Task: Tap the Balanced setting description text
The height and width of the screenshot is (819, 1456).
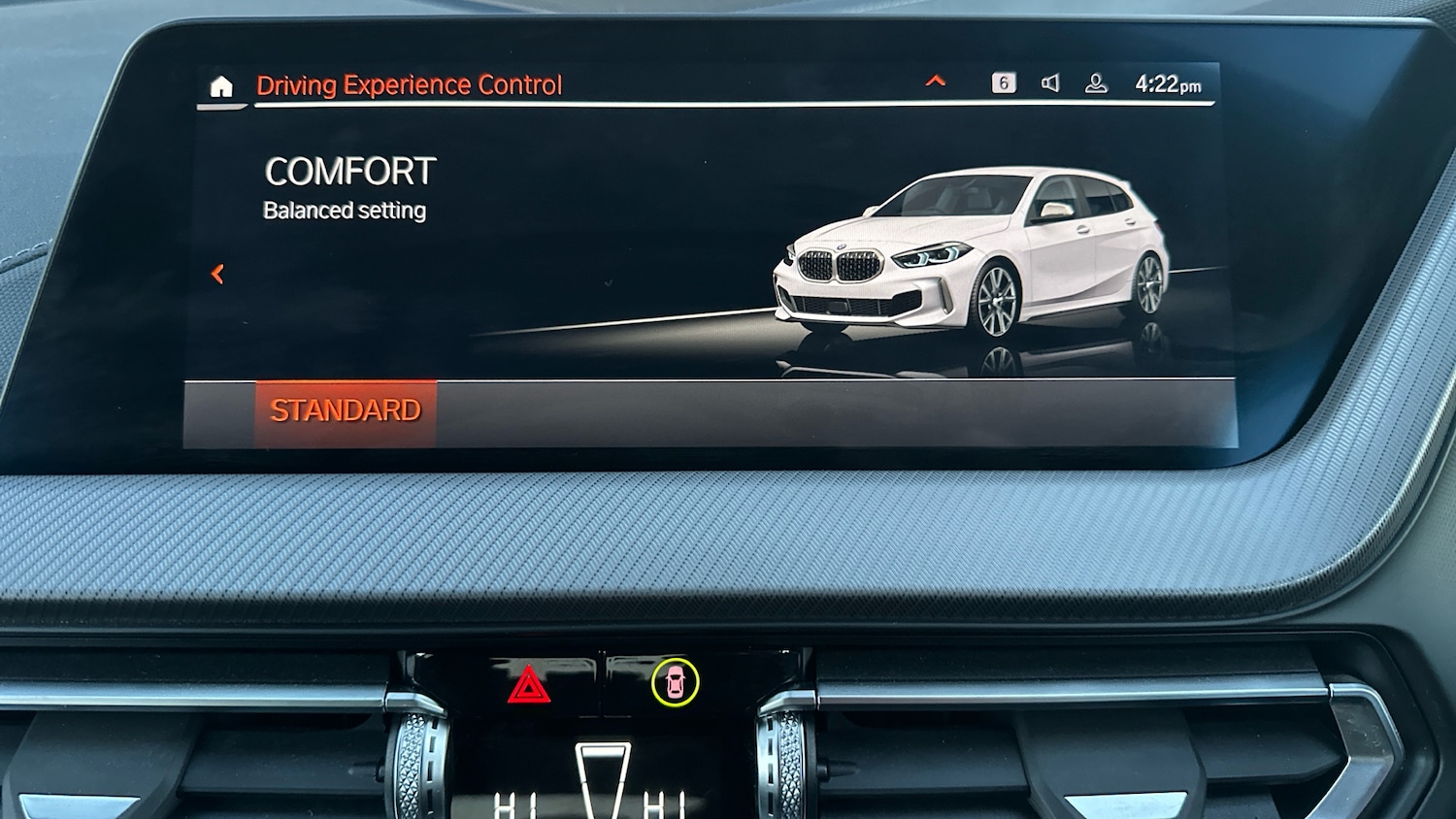Action: pos(345,210)
